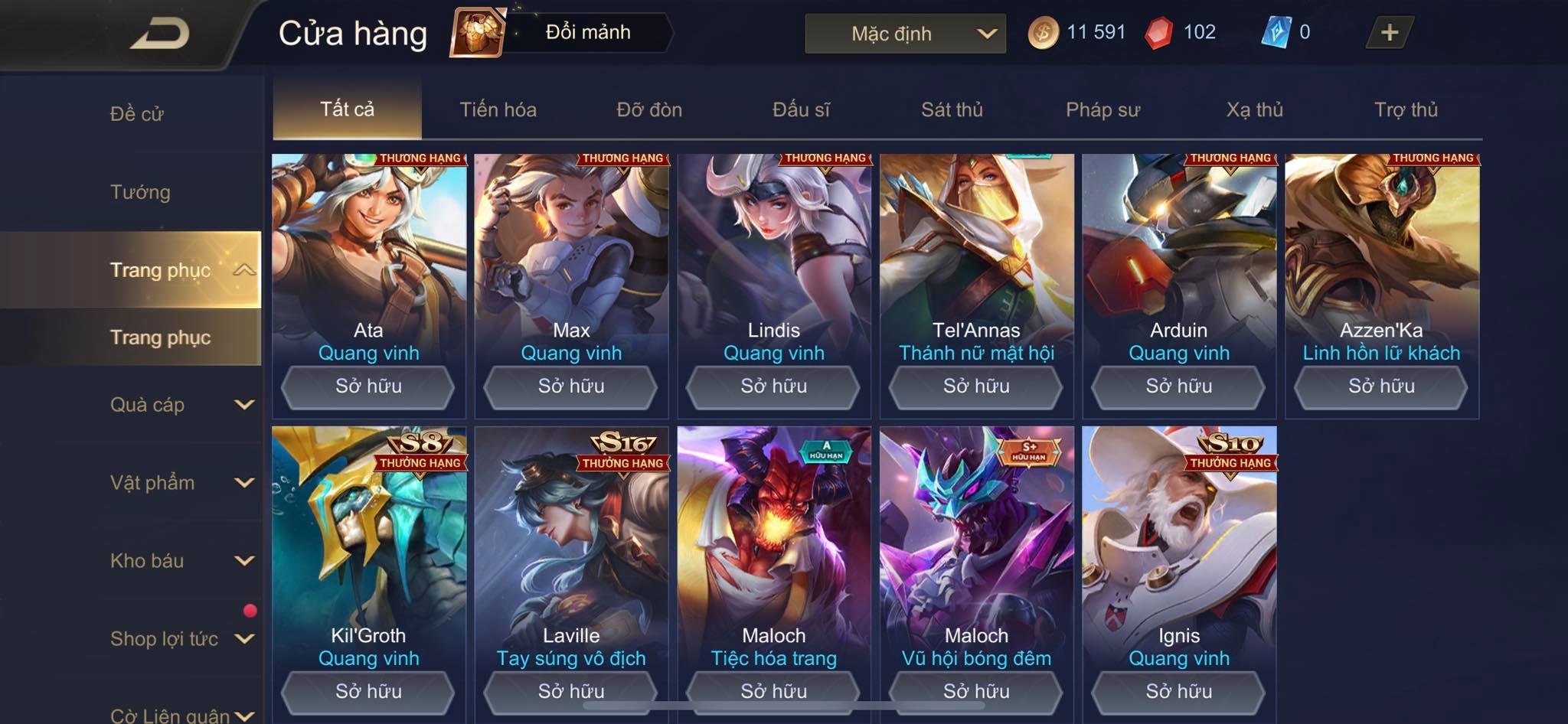The width and height of the screenshot is (1568, 724).
Task: View the Xạ thủ tab
Action: pyautogui.click(x=1254, y=109)
